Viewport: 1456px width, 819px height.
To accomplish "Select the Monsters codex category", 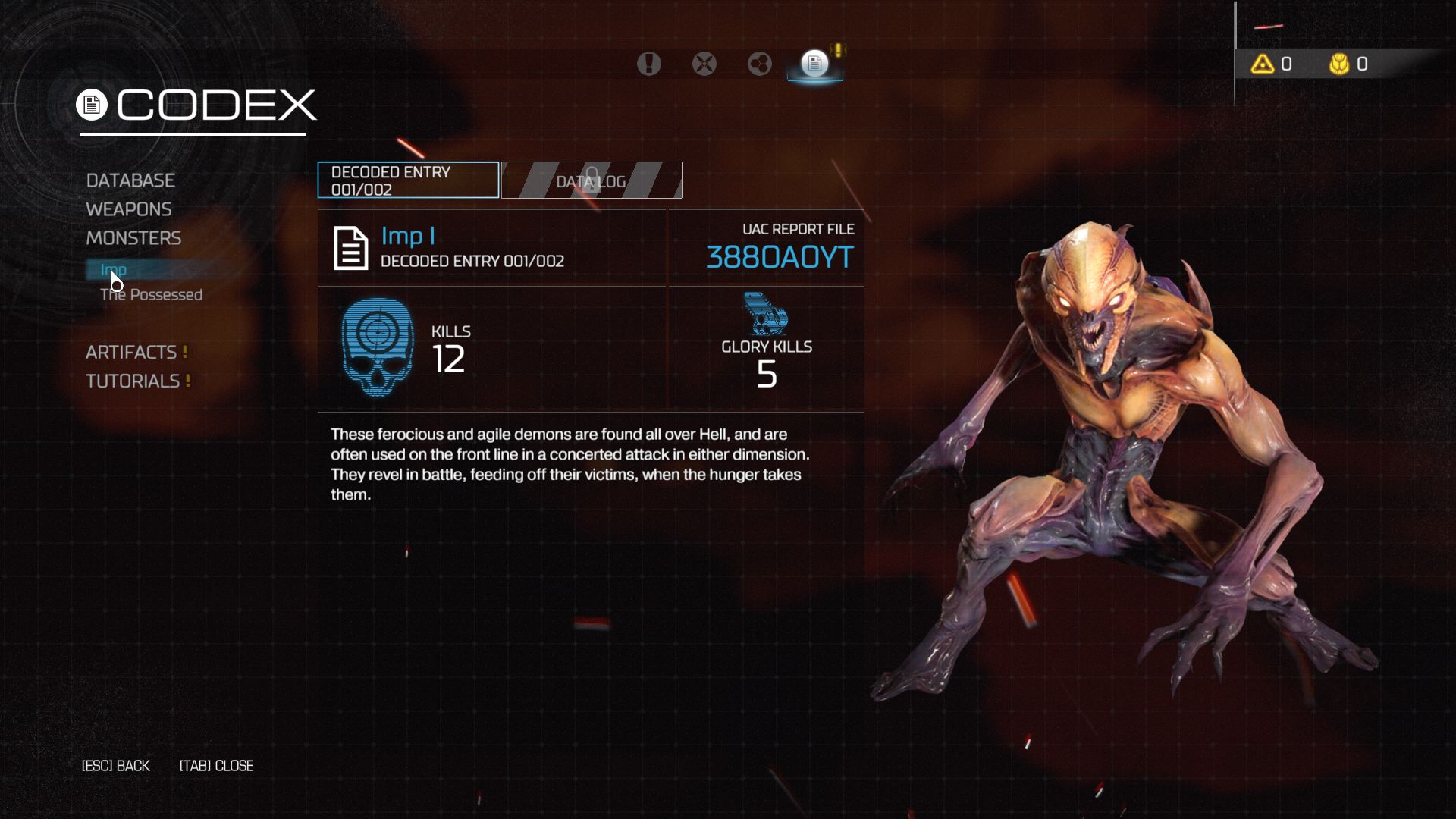I will [133, 238].
